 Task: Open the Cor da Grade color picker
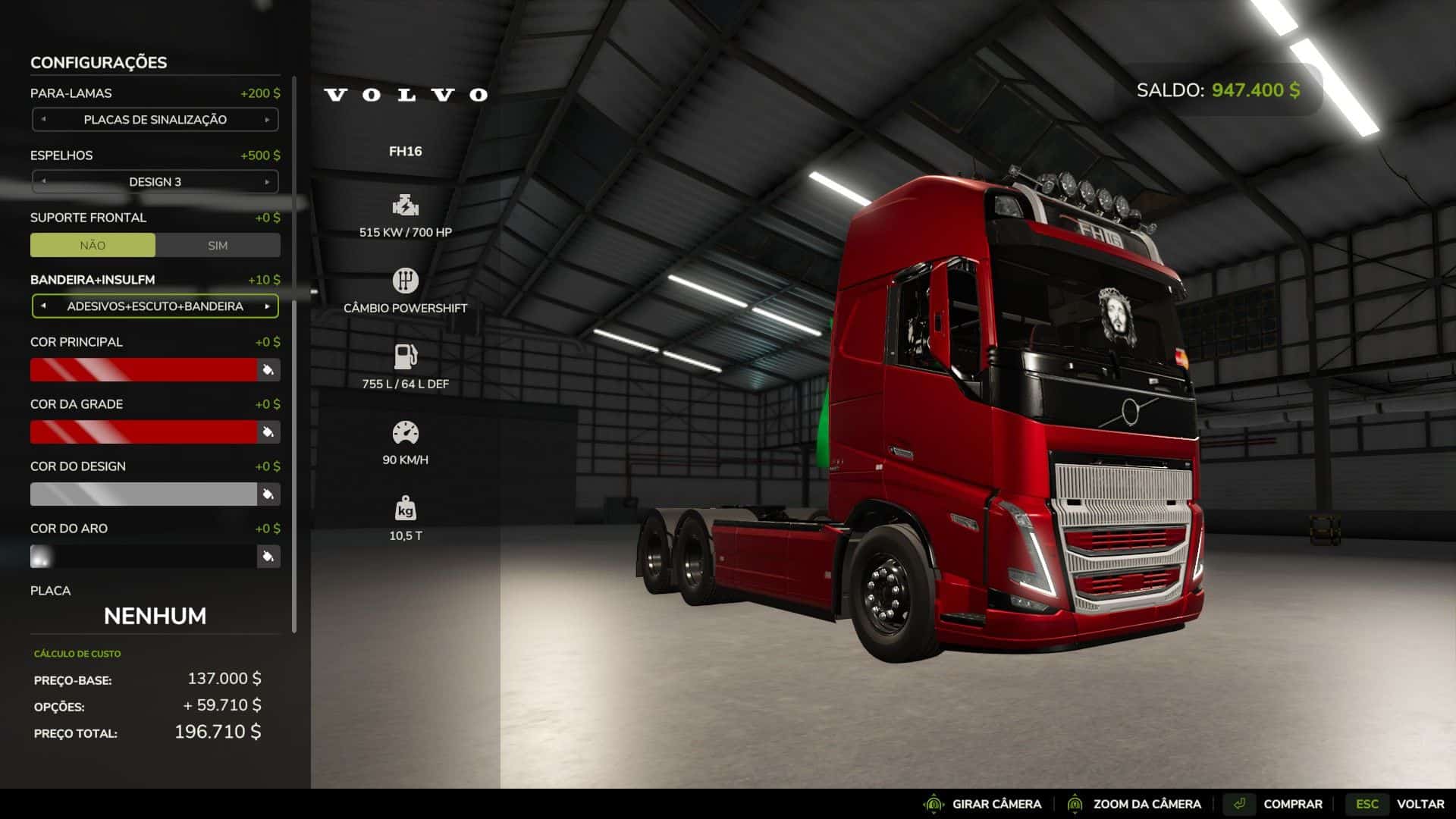pyautogui.click(x=268, y=432)
